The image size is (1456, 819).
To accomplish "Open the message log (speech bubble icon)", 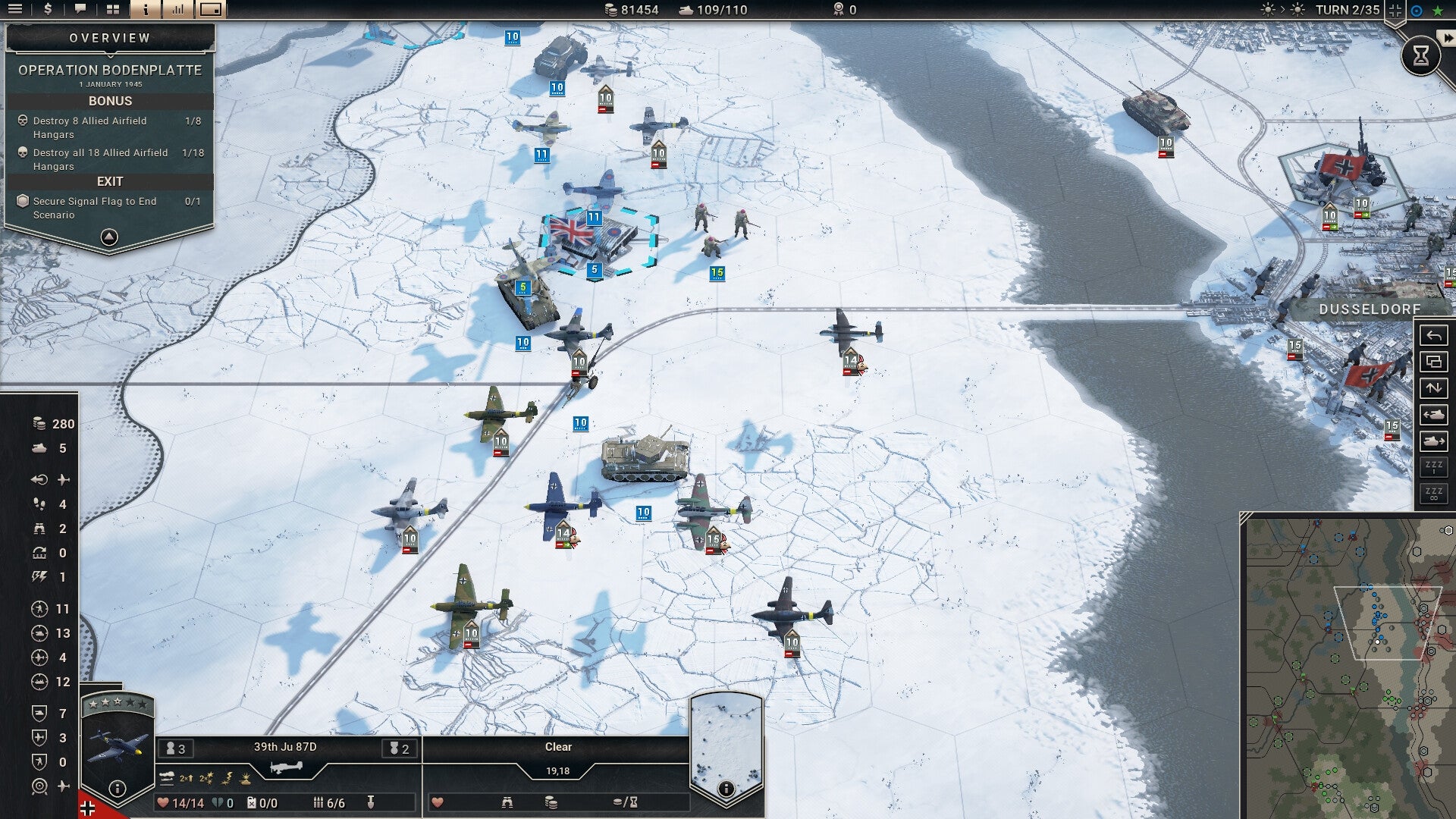I will [80, 11].
